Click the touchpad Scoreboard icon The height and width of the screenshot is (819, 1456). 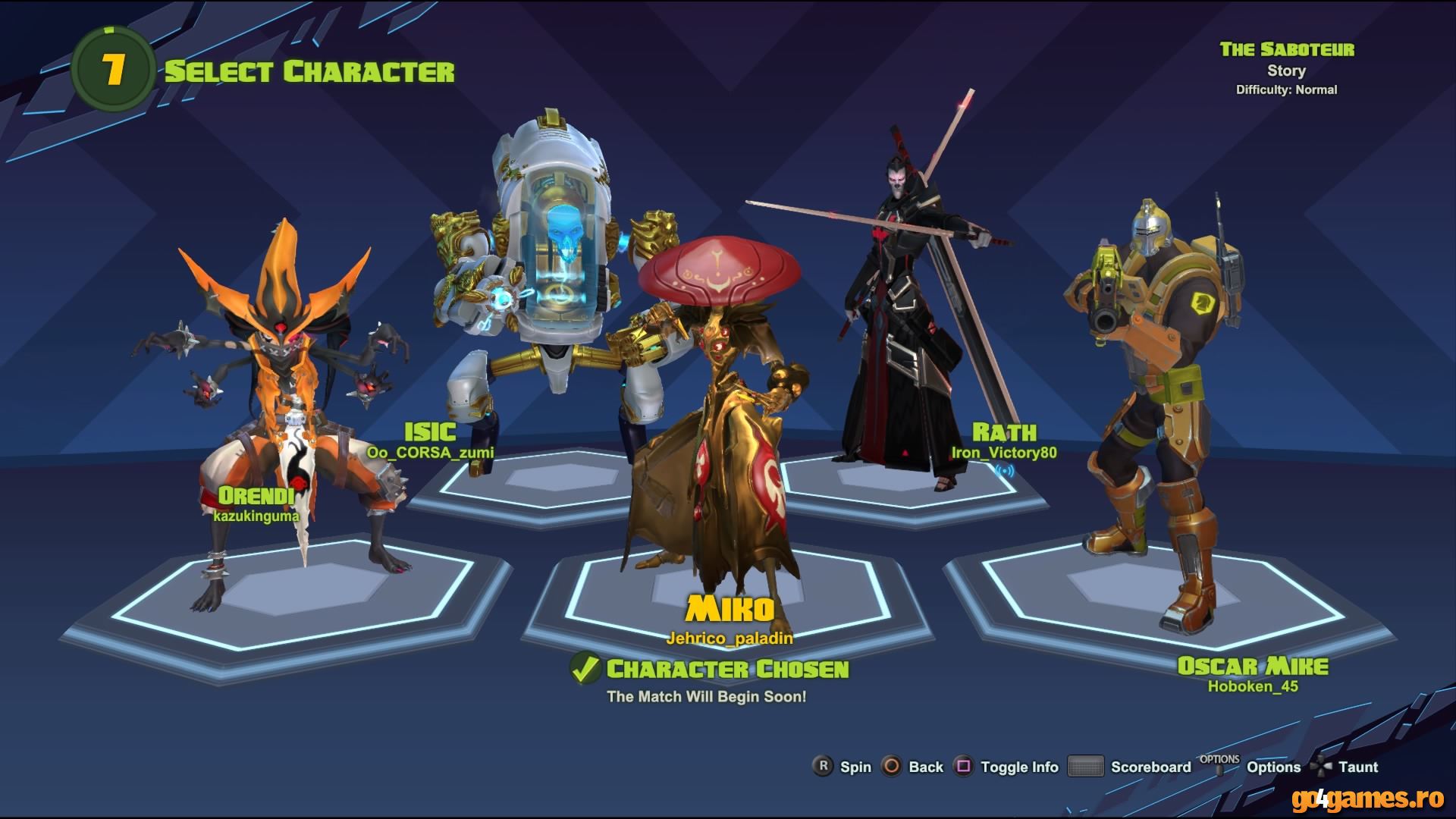click(1086, 767)
